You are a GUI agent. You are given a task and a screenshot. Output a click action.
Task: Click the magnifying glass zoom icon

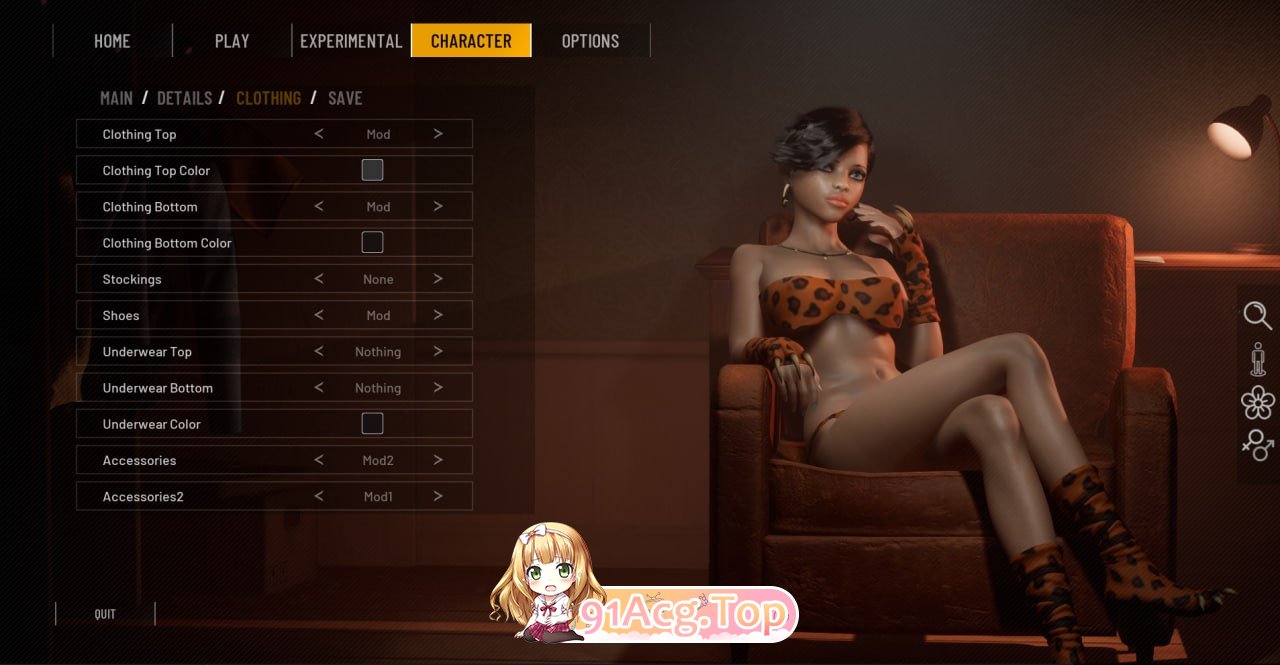coord(1257,316)
